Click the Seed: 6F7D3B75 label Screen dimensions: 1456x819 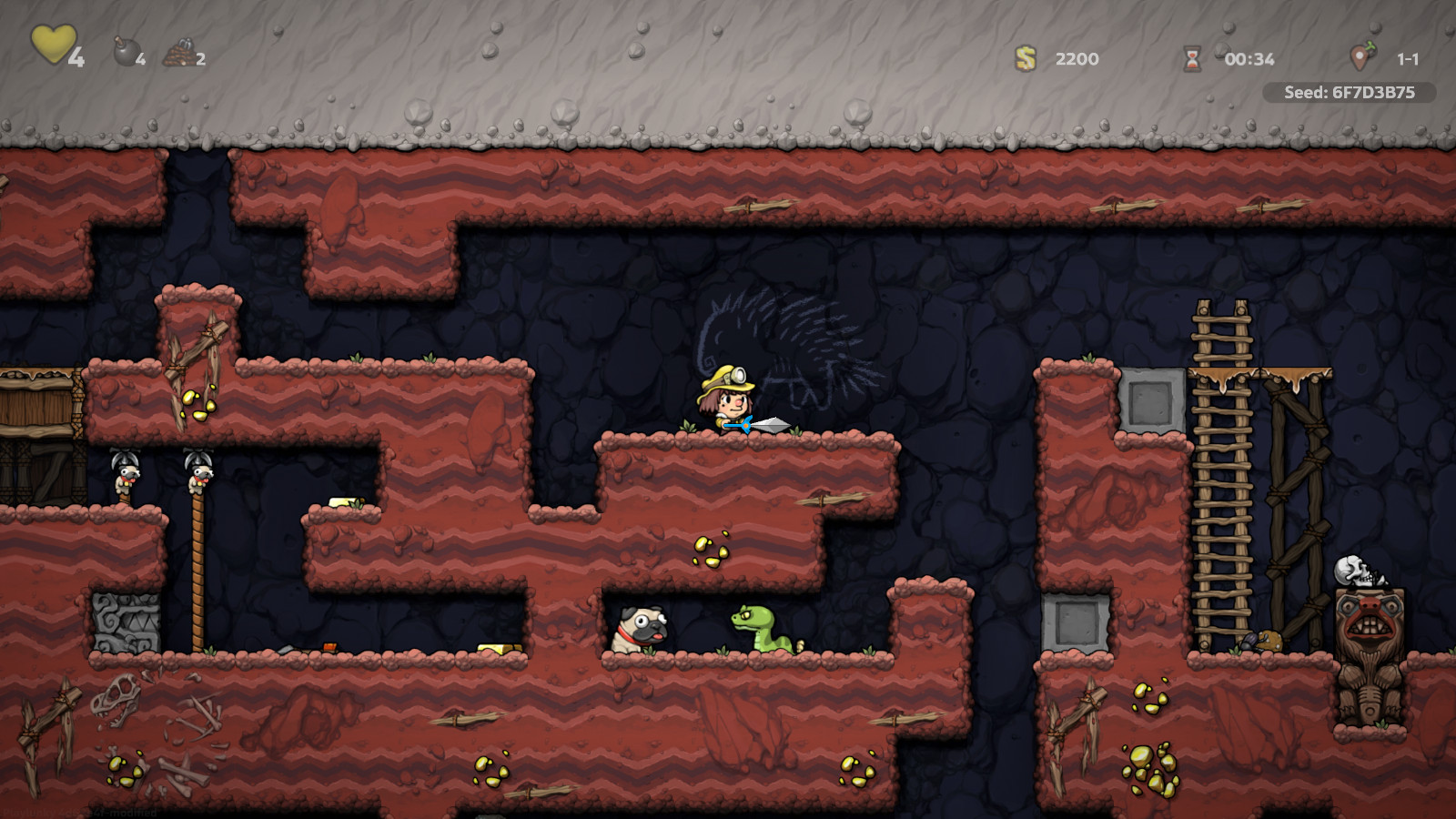click(x=1350, y=91)
